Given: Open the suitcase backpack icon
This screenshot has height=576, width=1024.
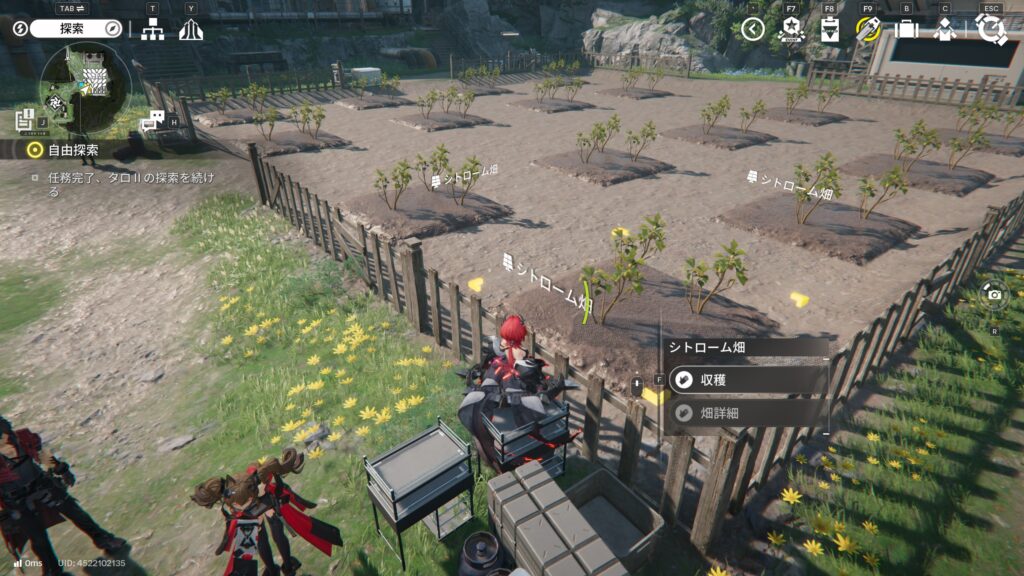Looking at the screenshot, I should click(x=906, y=29).
